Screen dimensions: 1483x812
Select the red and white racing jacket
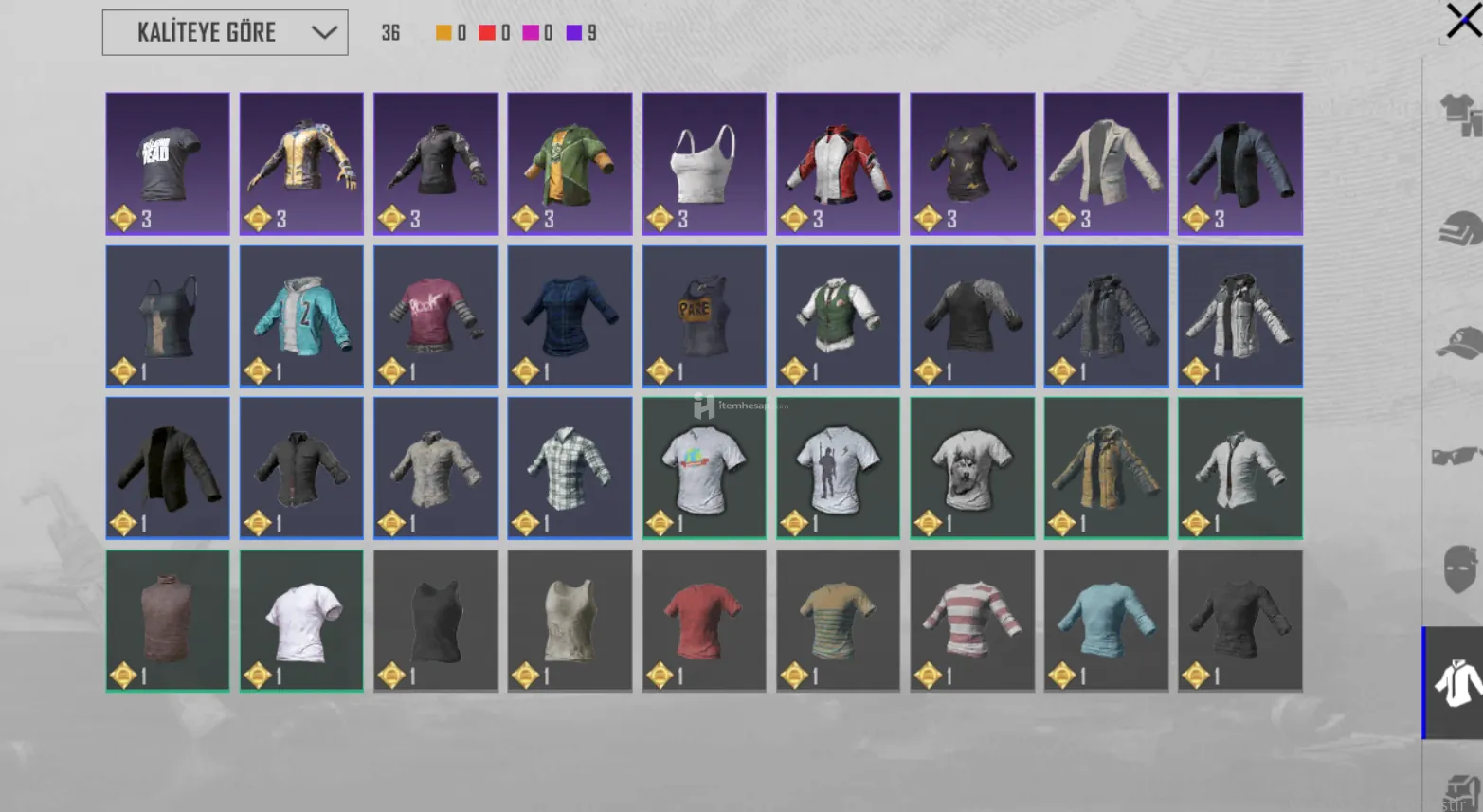click(x=838, y=163)
